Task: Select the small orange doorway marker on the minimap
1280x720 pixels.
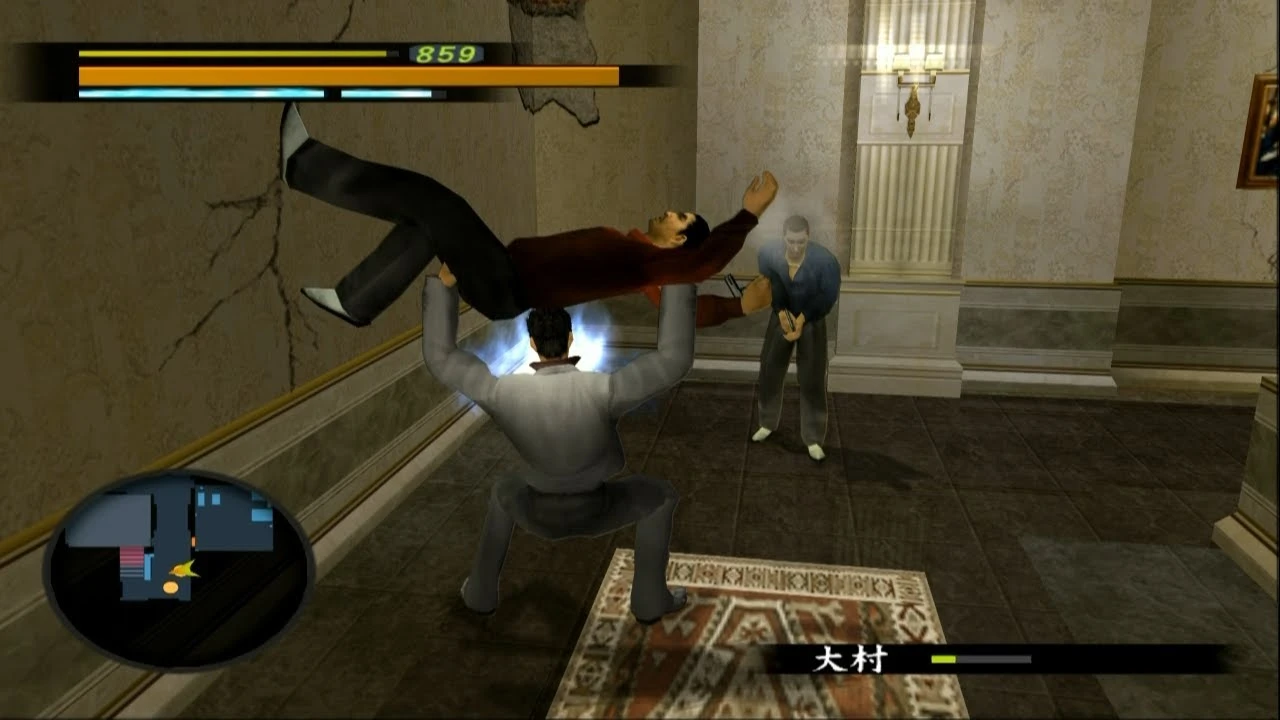Action: click(192, 541)
